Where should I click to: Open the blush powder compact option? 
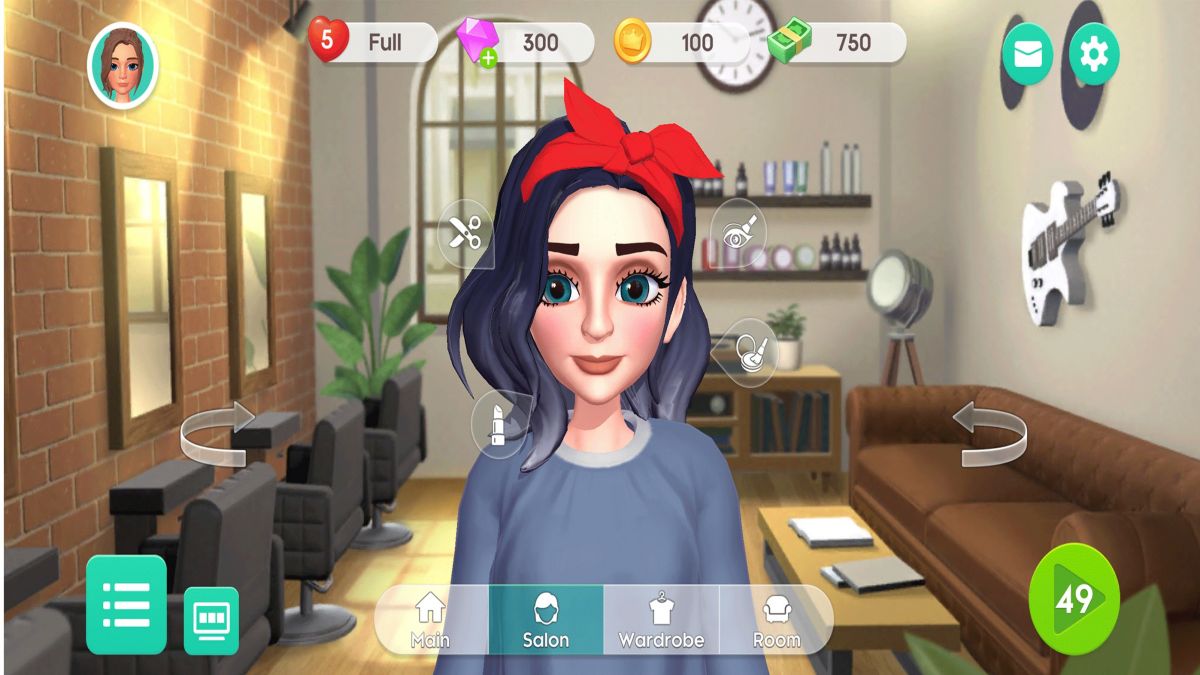(x=749, y=350)
